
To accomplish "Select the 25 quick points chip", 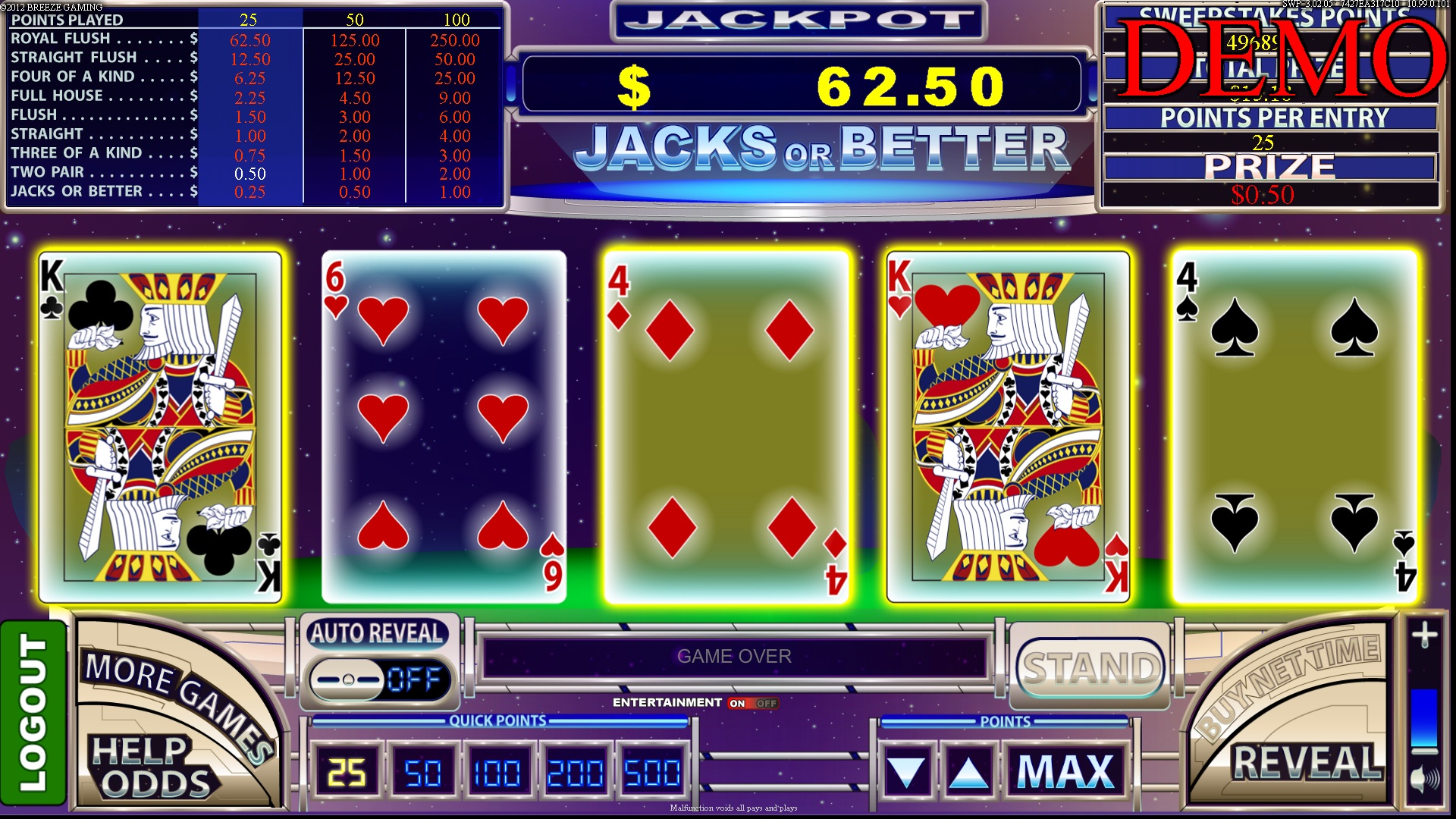I will click(348, 770).
